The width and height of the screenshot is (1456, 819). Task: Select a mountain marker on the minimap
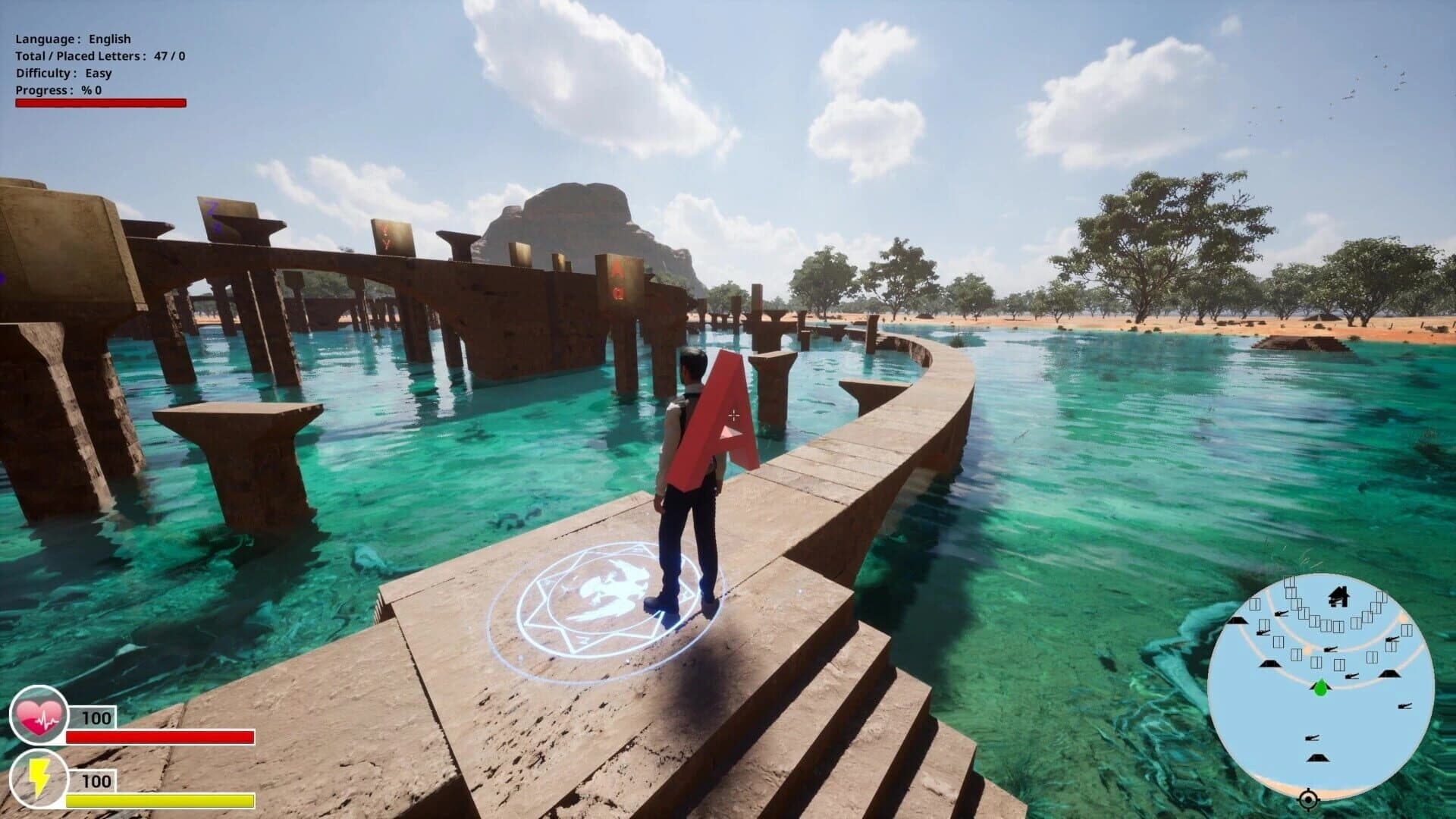(1269, 664)
